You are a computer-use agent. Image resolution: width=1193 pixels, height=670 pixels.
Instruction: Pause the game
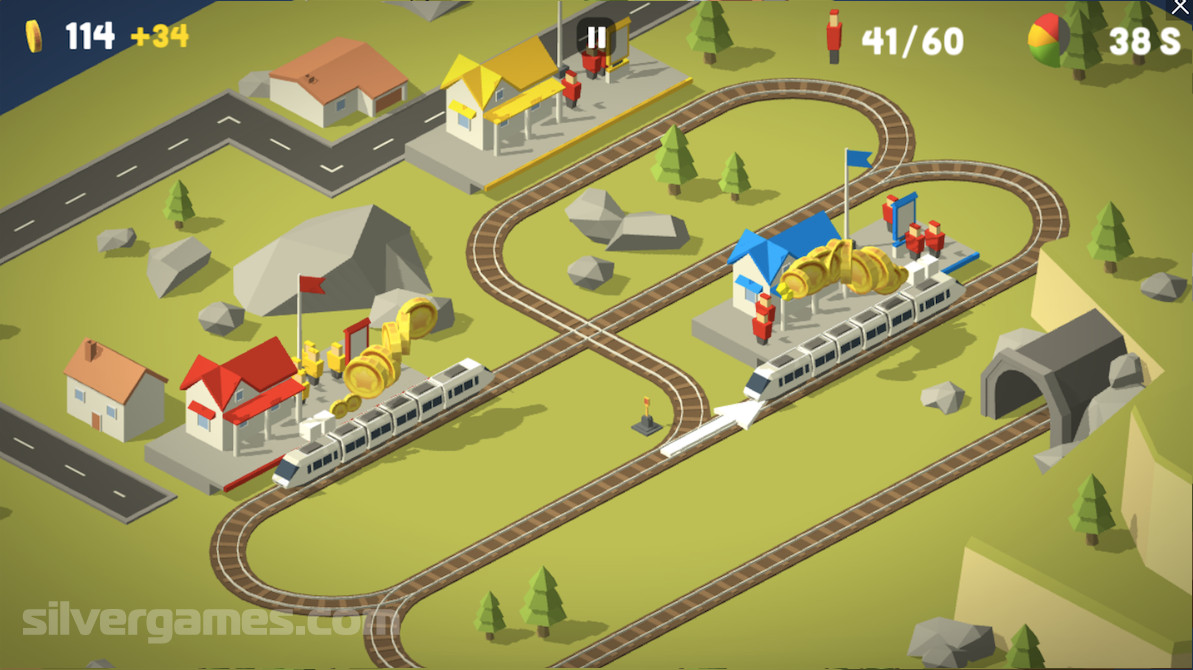[x=596, y=38]
